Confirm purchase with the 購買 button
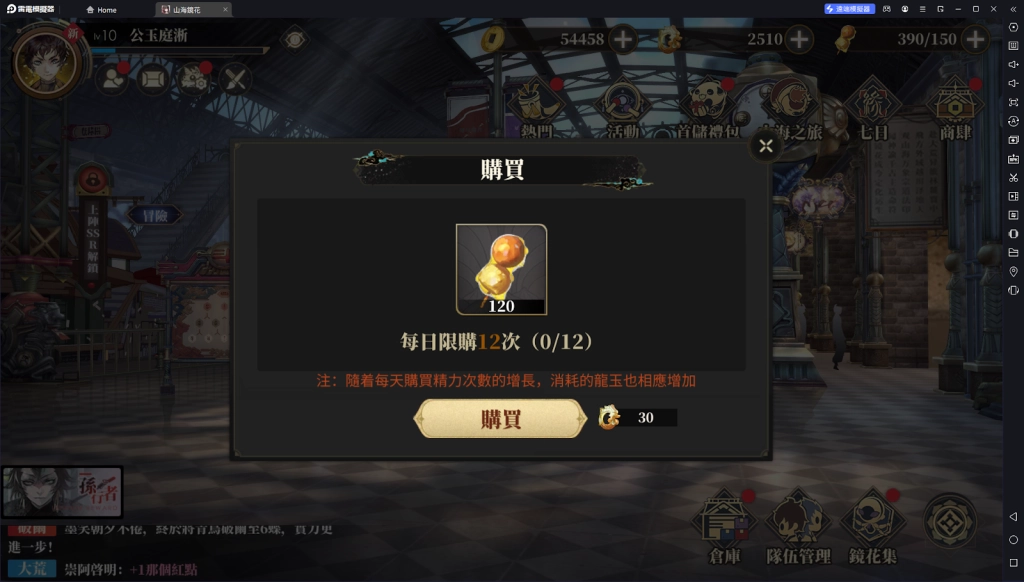The height and width of the screenshot is (582, 1024). [x=500, y=419]
